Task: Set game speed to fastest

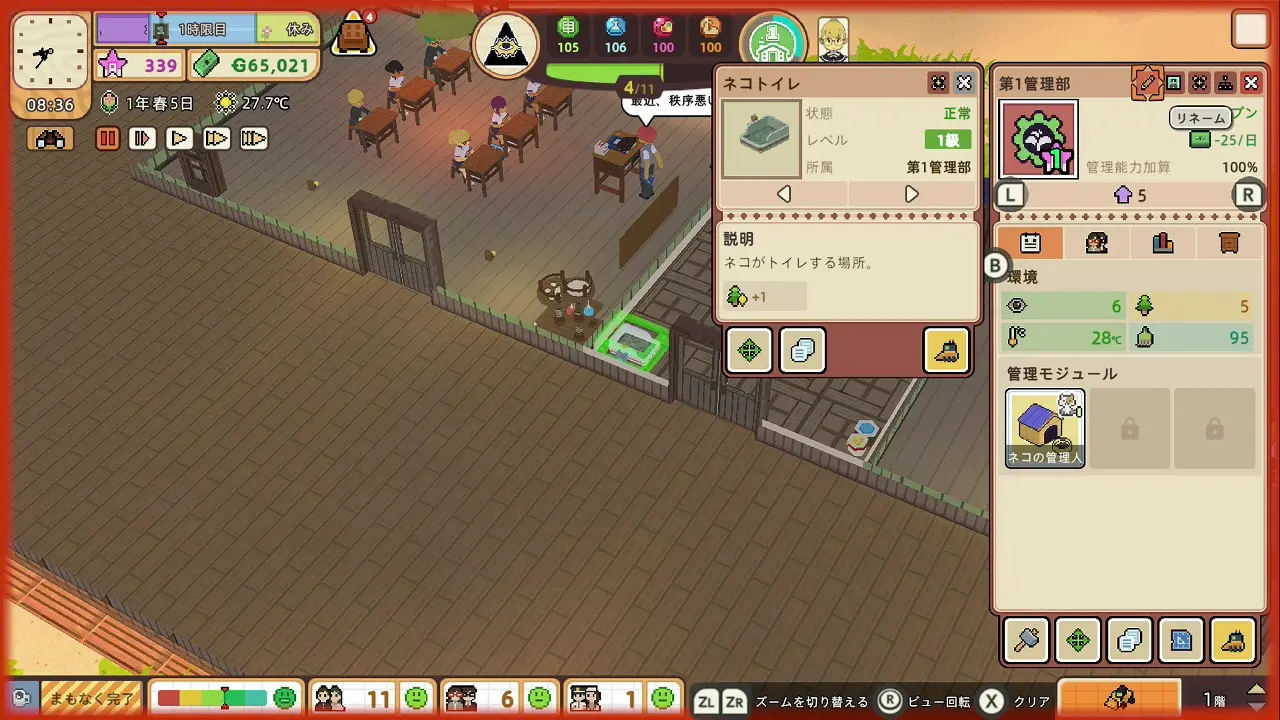Action: pos(253,139)
